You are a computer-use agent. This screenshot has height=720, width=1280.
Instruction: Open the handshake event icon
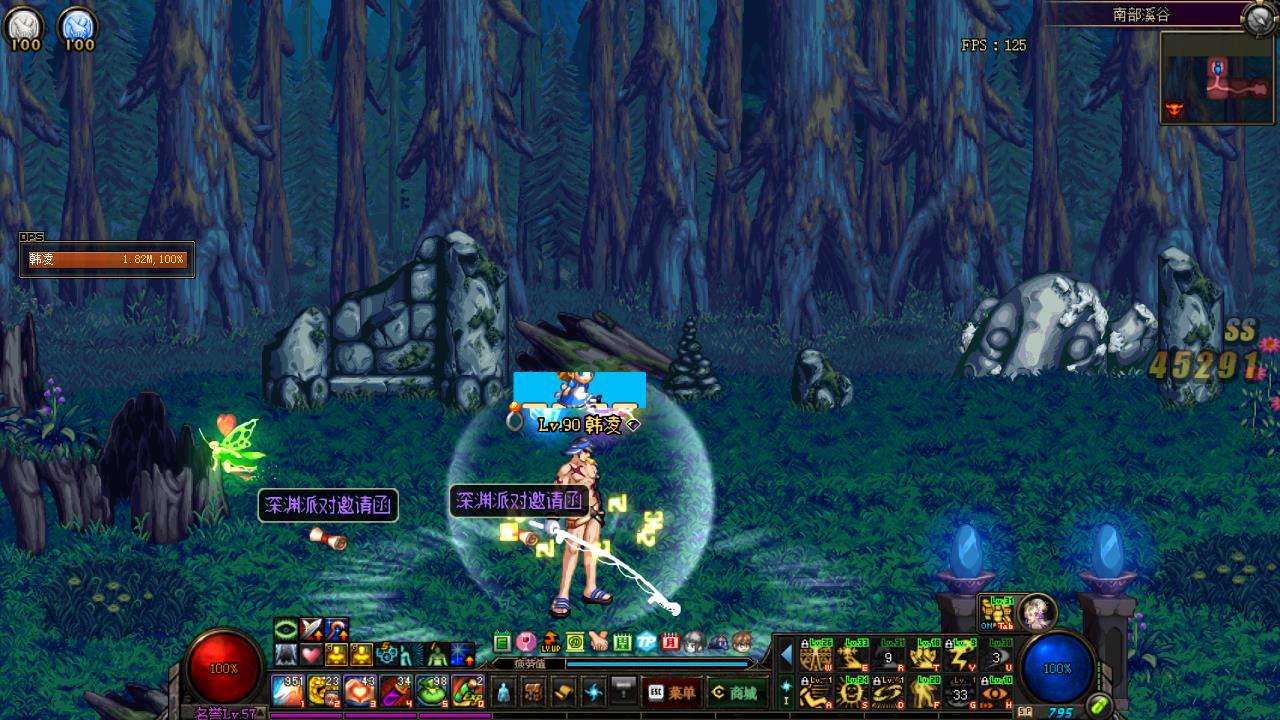click(599, 642)
